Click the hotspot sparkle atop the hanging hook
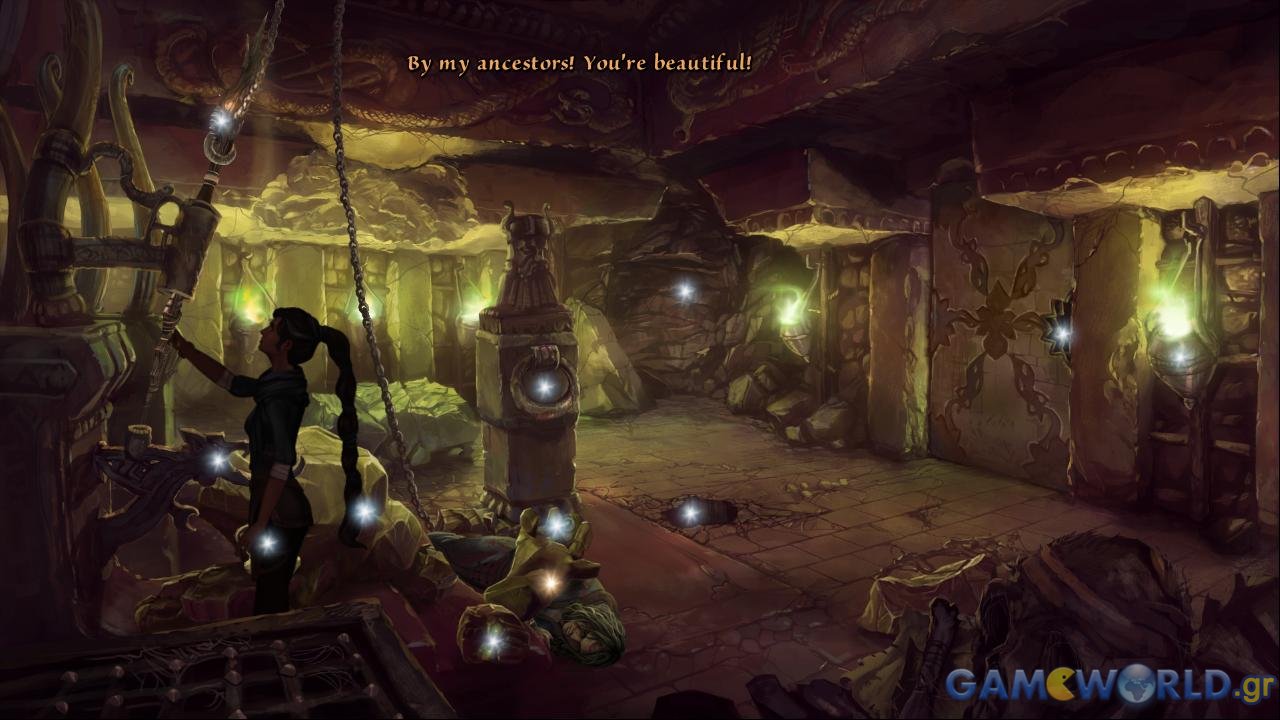This screenshot has height=720, width=1280. 220,119
